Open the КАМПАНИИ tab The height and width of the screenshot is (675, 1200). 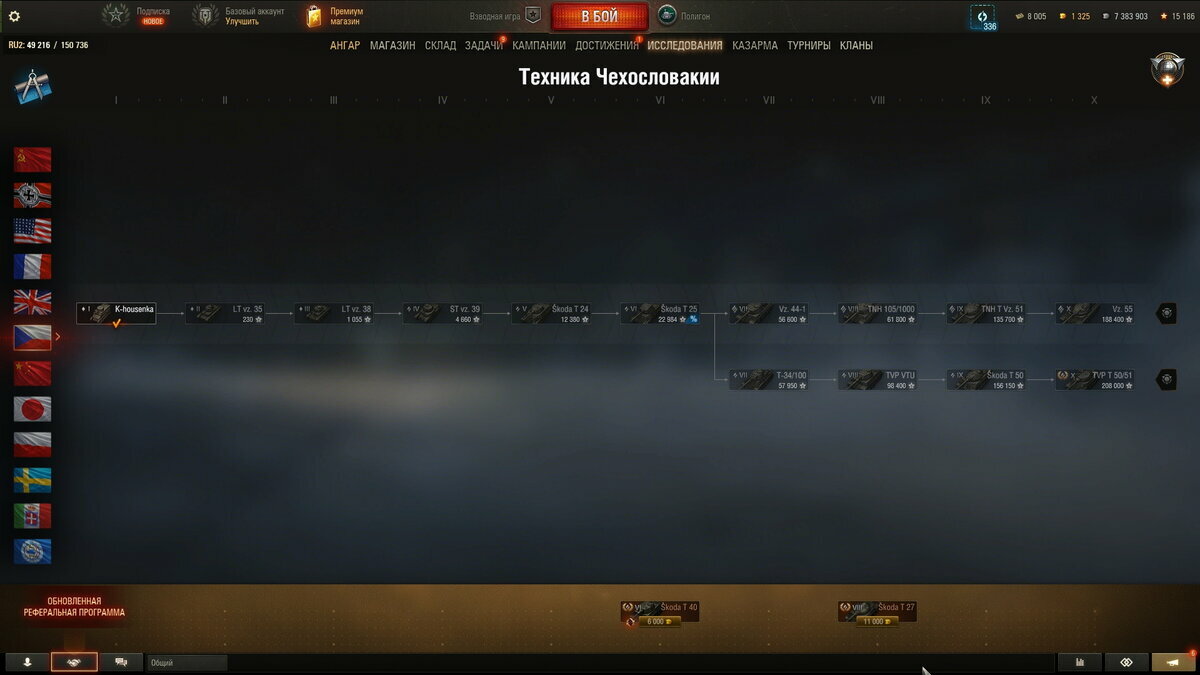539,45
